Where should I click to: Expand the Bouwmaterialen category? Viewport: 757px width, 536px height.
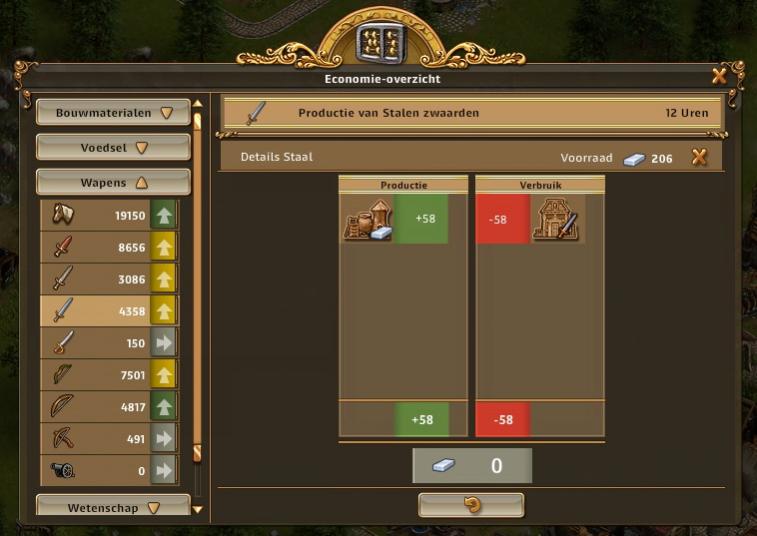tap(113, 113)
